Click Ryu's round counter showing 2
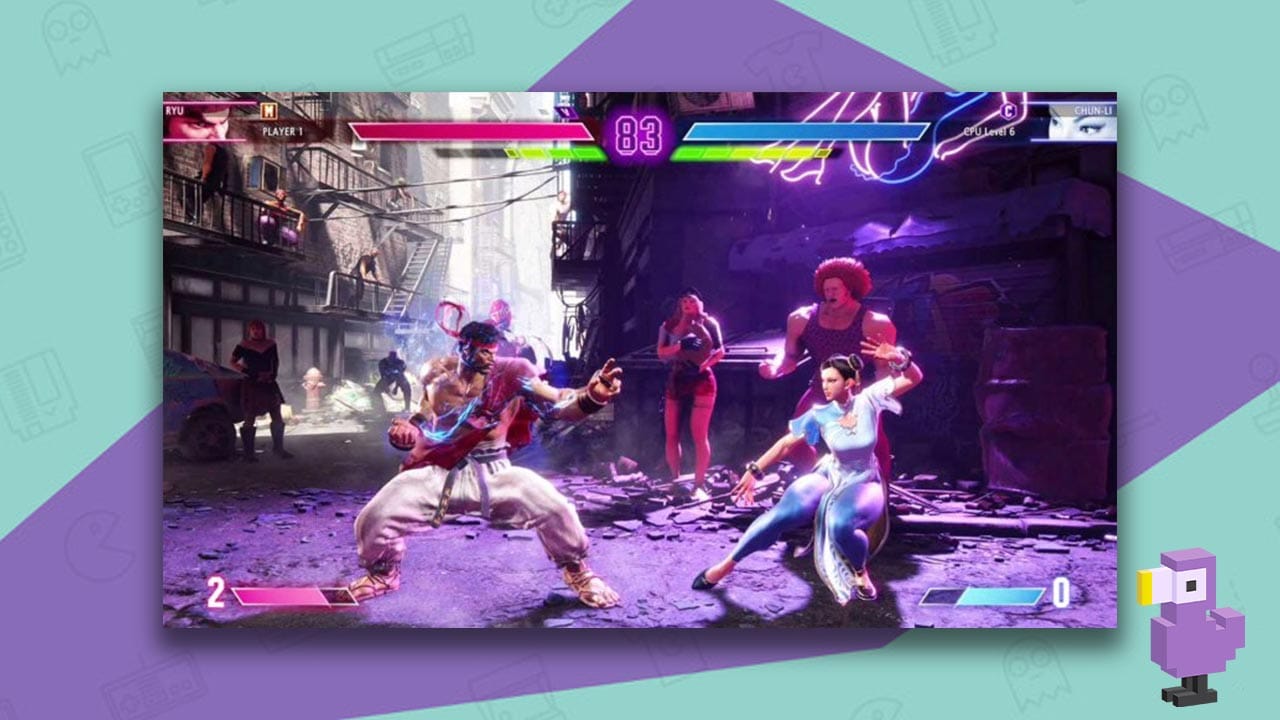This screenshot has width=1280, height=720. (215, 593)
